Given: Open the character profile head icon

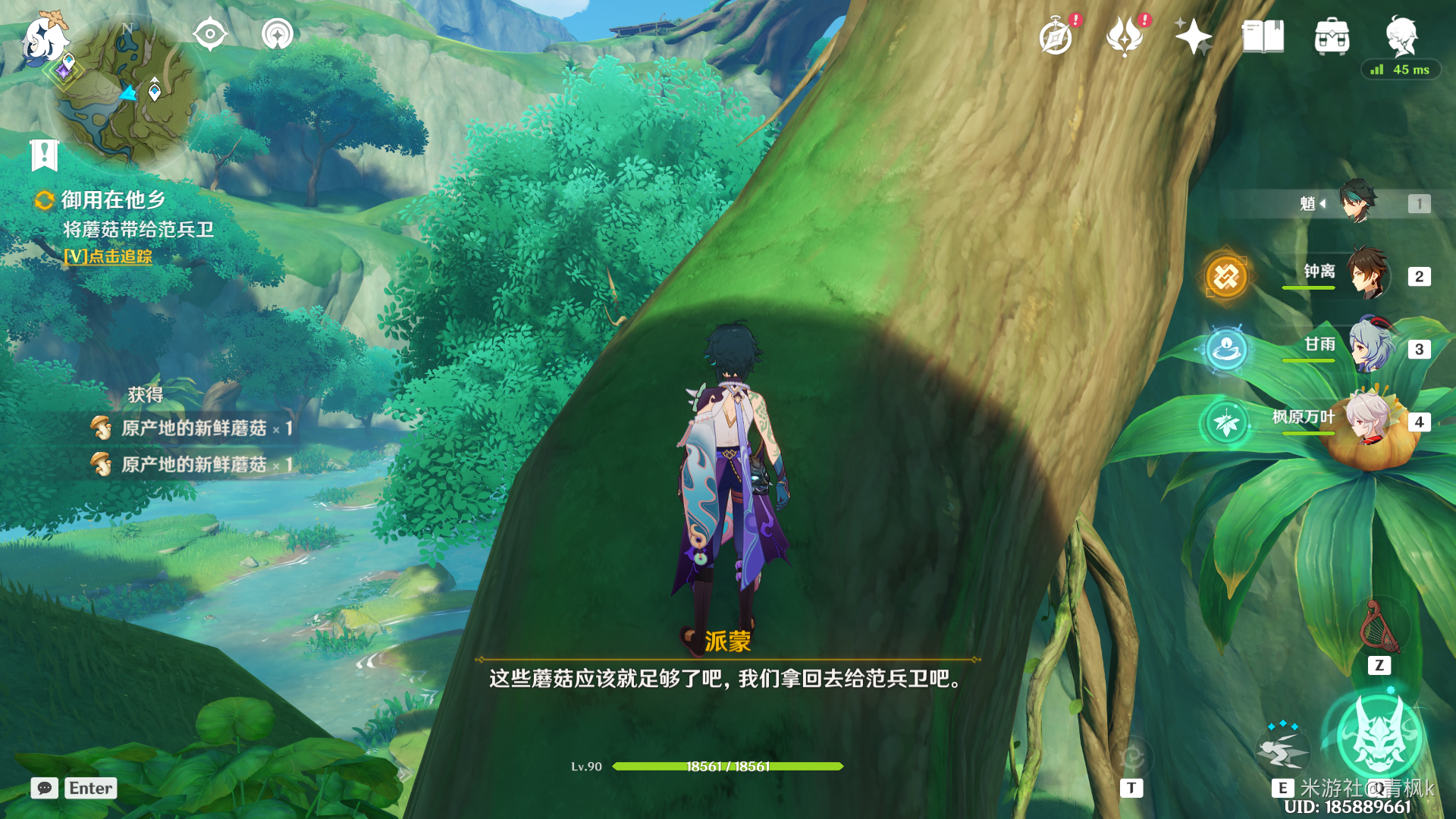Looking at the screenshot, I should [1401, 35].
